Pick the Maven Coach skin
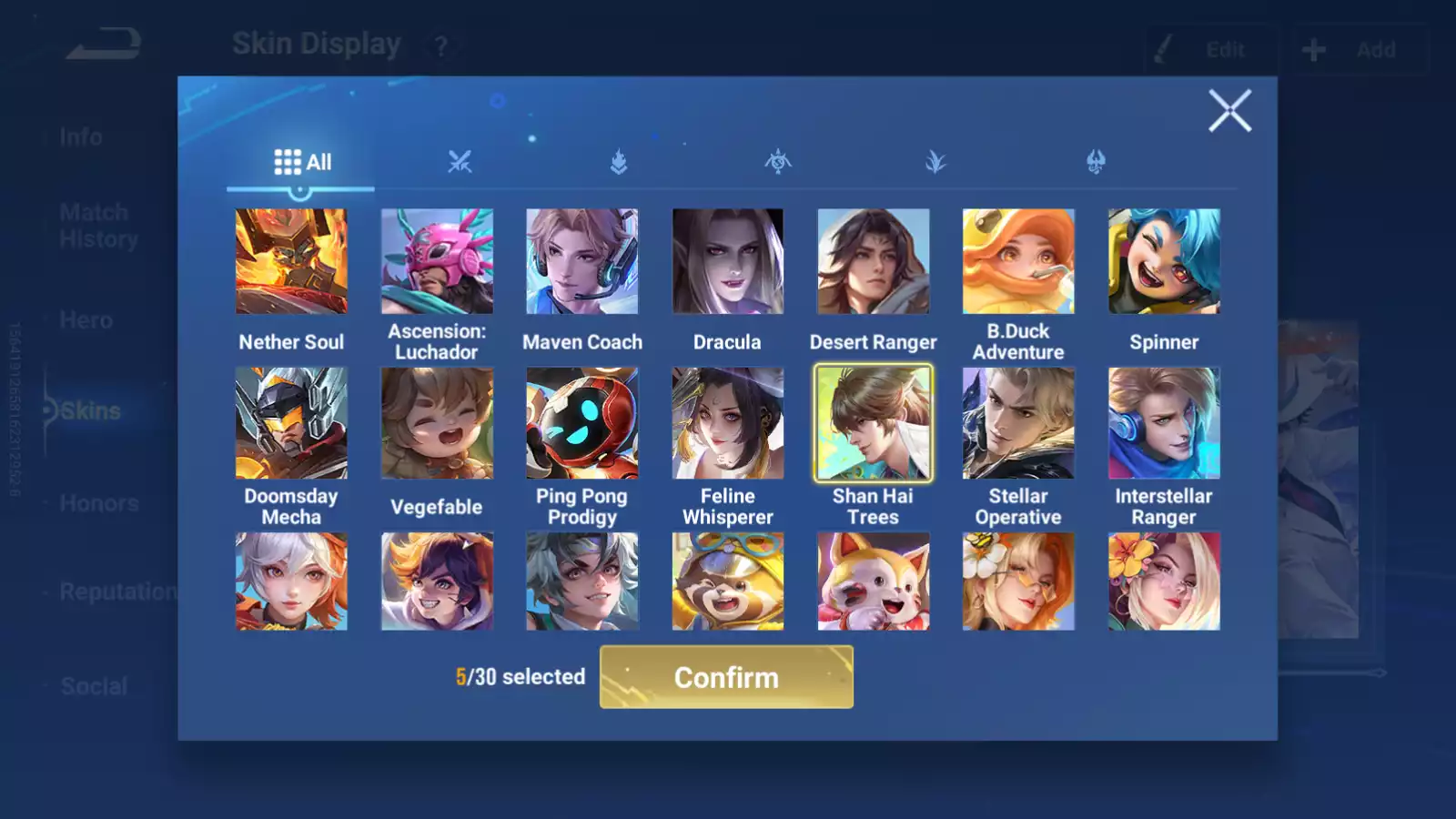The image size is (1456, 819). coord(582,262)
